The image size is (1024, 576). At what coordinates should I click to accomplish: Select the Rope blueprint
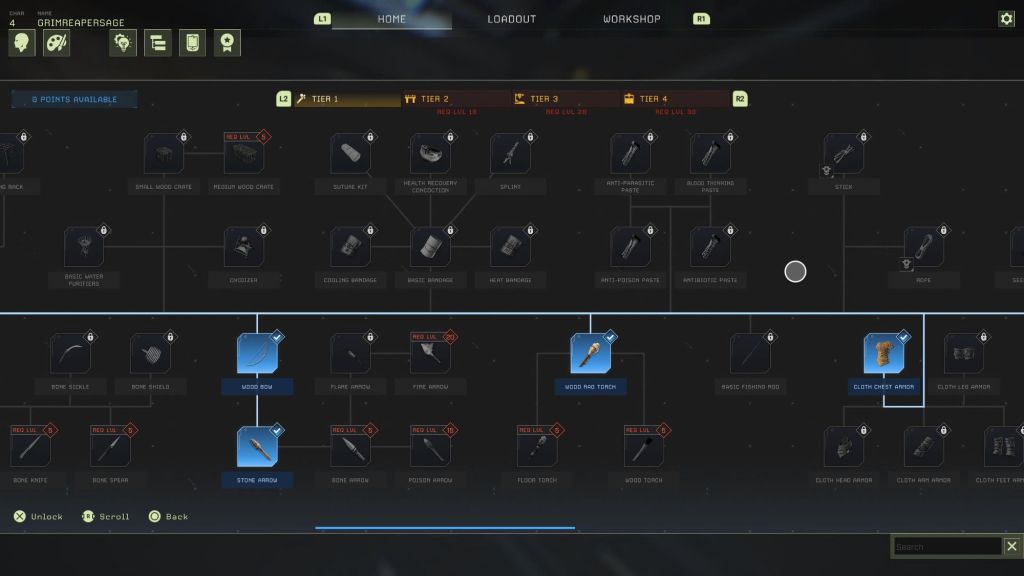pos(924,247)
